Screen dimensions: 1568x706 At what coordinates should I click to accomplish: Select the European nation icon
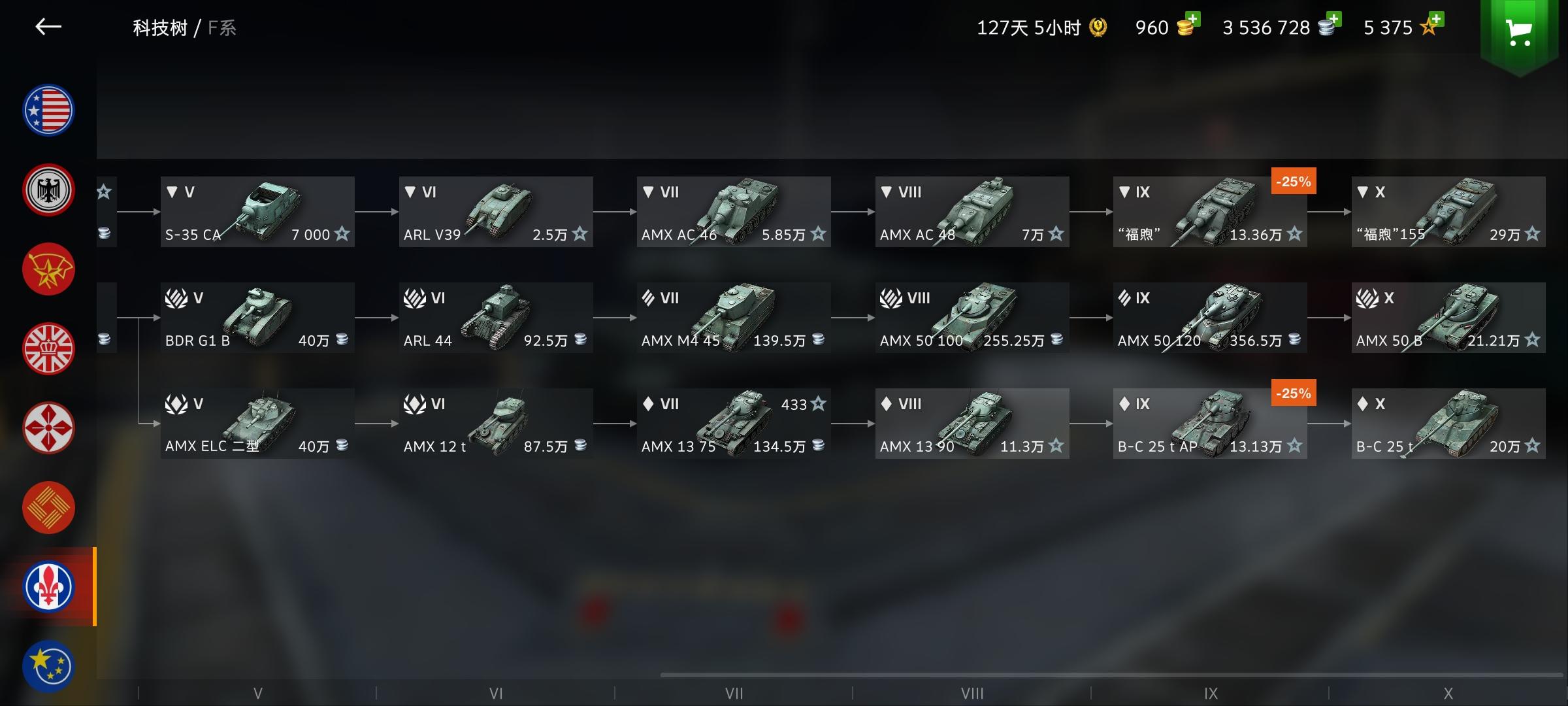48,665
